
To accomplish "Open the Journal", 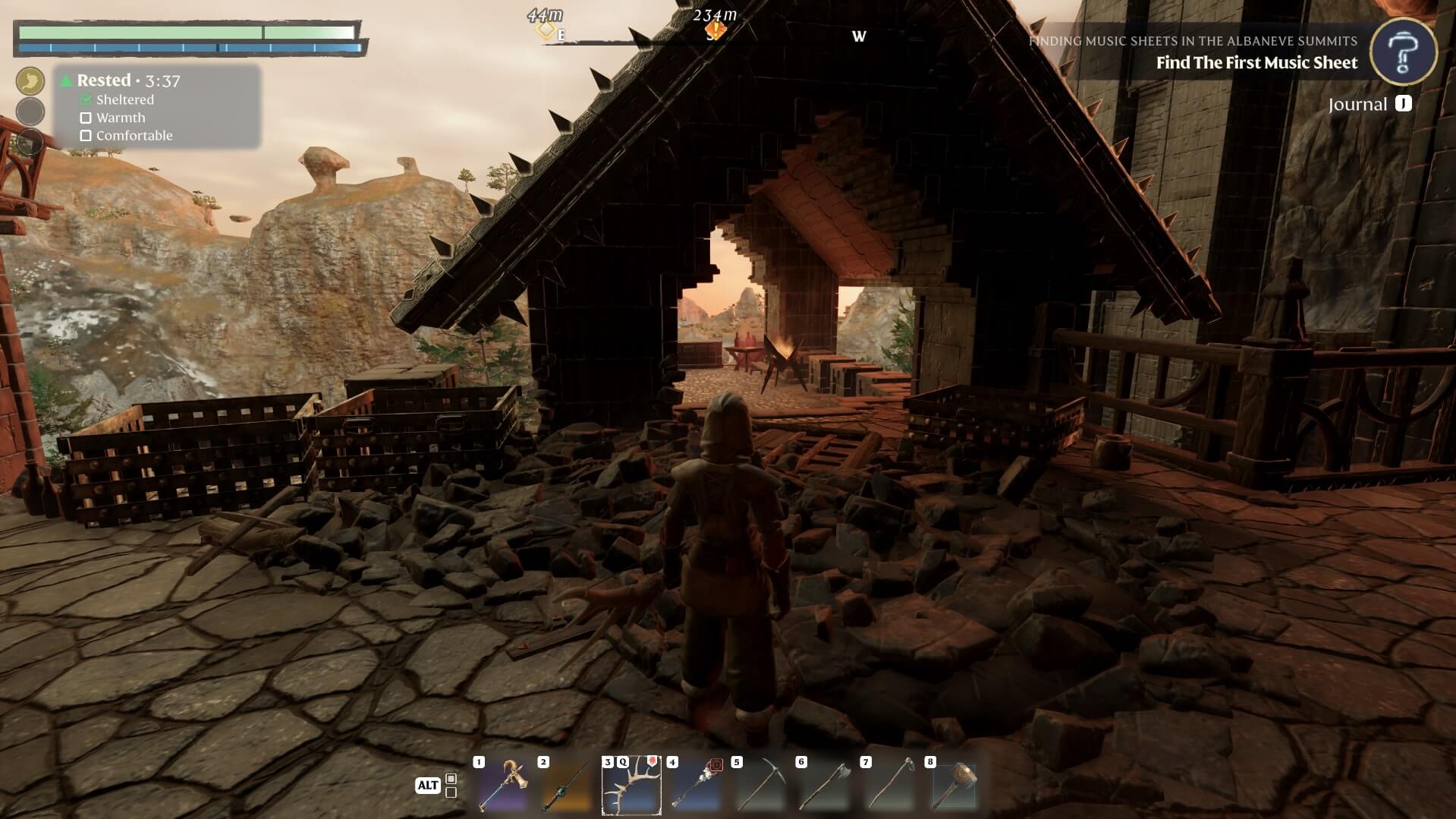I will pos(1369,104).
